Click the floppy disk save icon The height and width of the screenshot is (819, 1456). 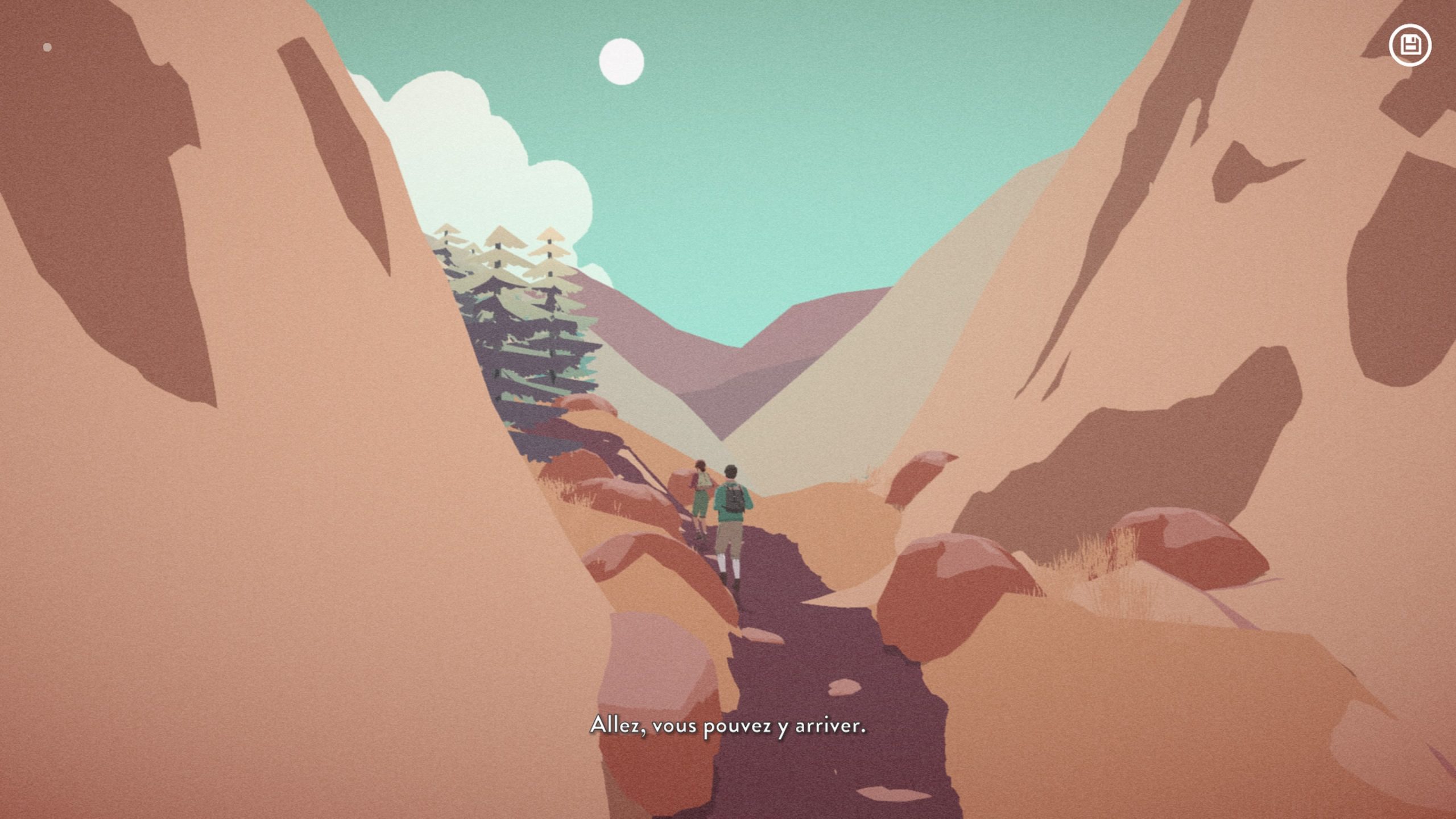point(1410,45)
